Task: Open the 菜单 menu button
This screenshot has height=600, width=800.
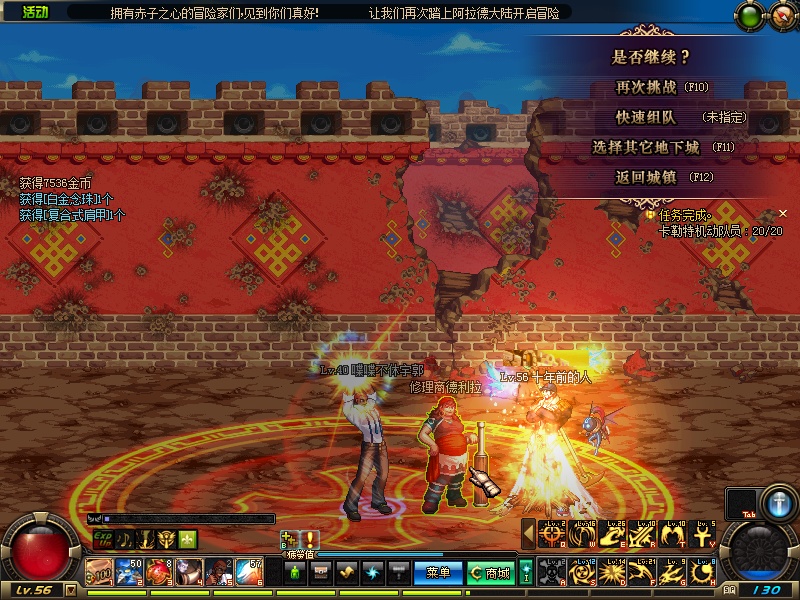Action: [x=439, y=573]
